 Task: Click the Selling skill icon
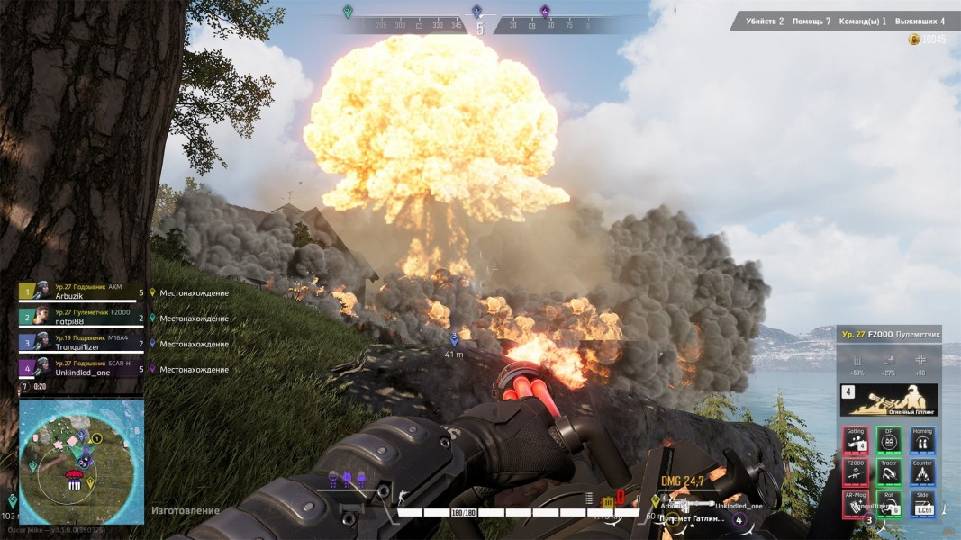coord(856,441)
